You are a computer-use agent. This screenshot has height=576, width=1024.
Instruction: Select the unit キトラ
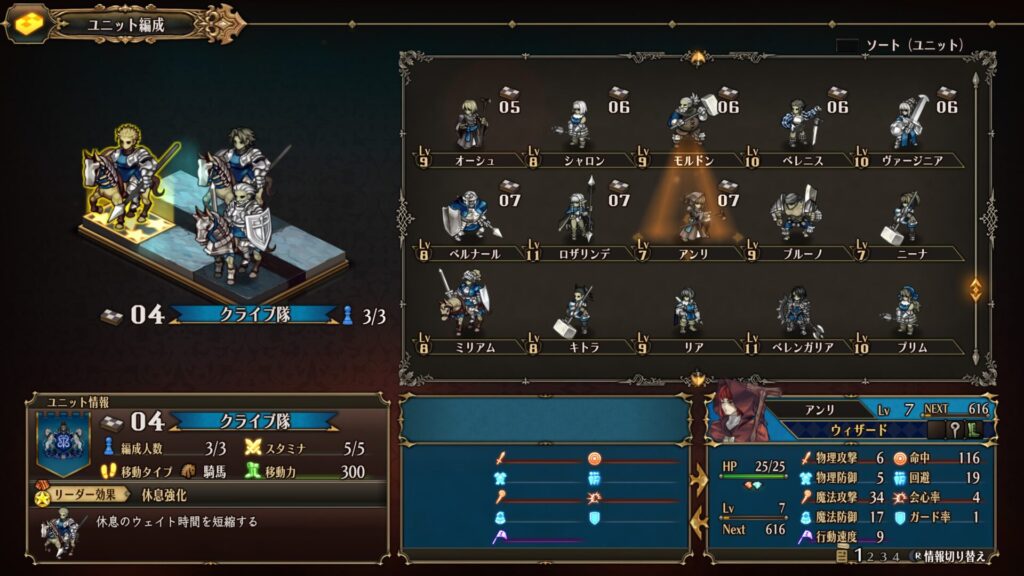(x=578, y=310)
